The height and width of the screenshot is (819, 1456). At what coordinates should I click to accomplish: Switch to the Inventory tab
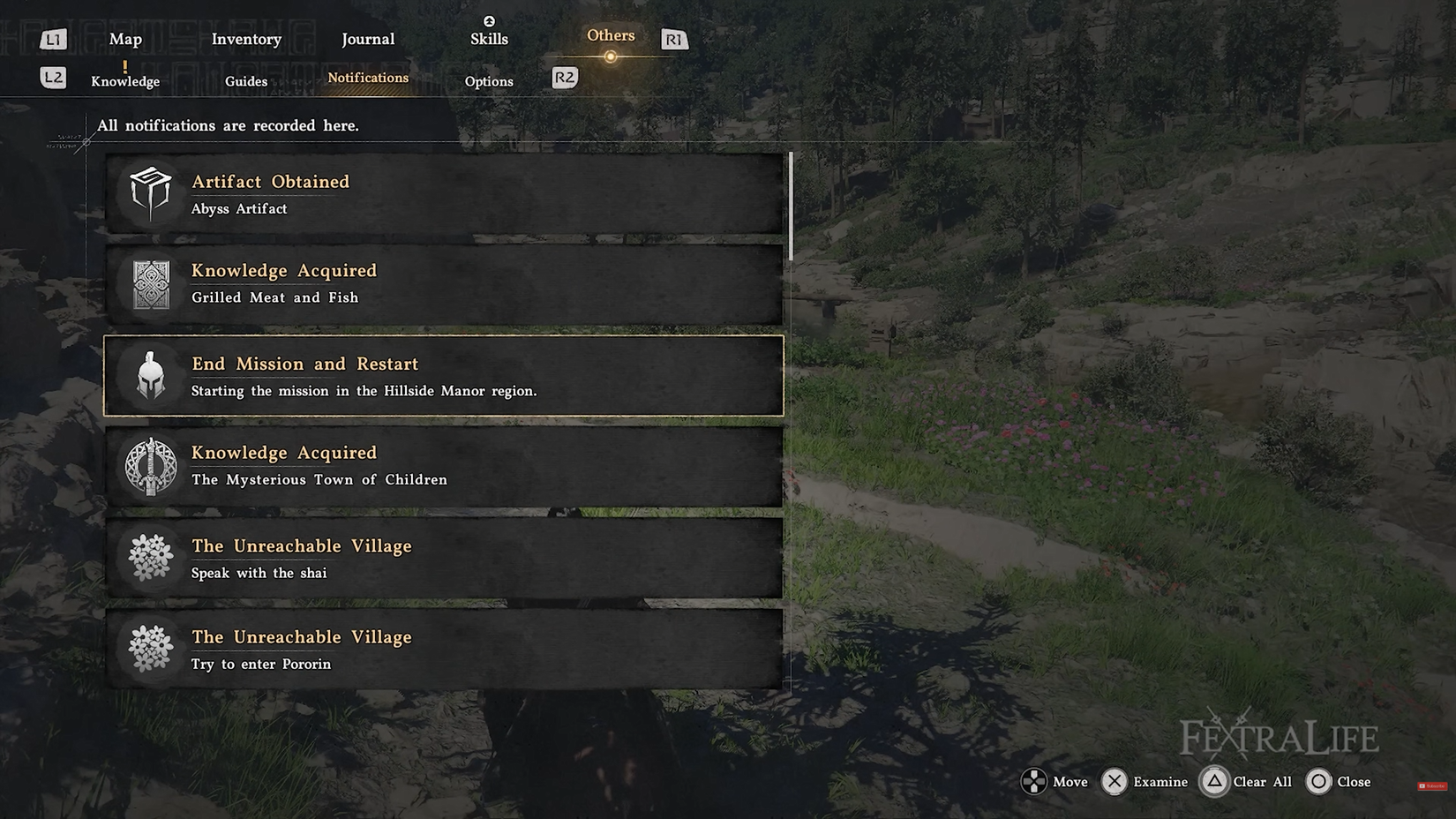246,39
